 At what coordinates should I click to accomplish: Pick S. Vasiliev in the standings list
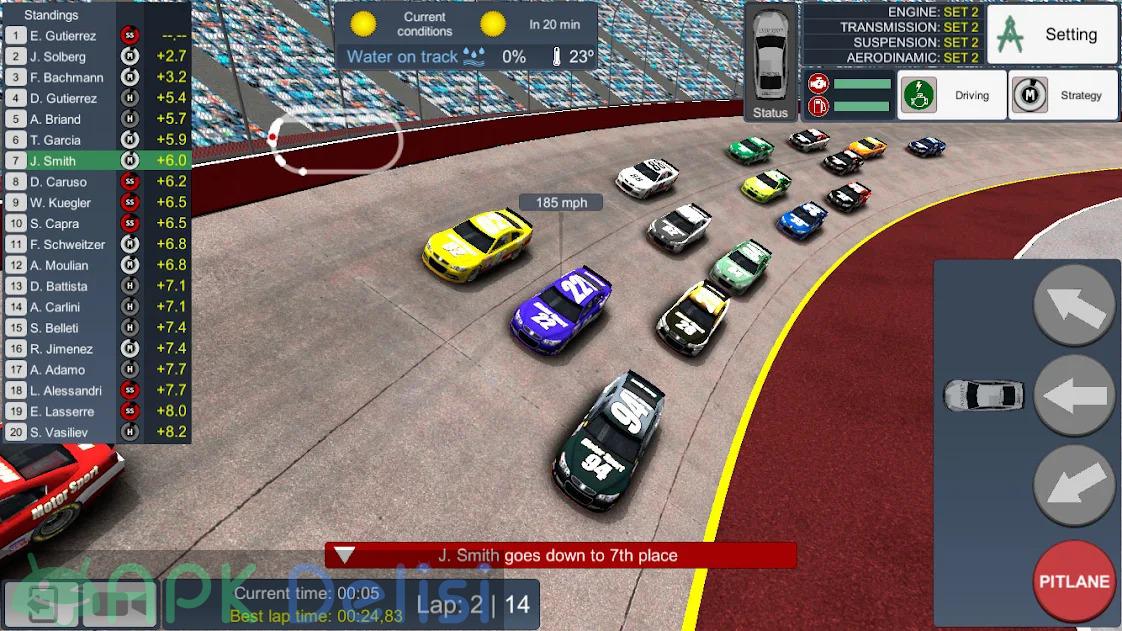[x=97, y=432]
